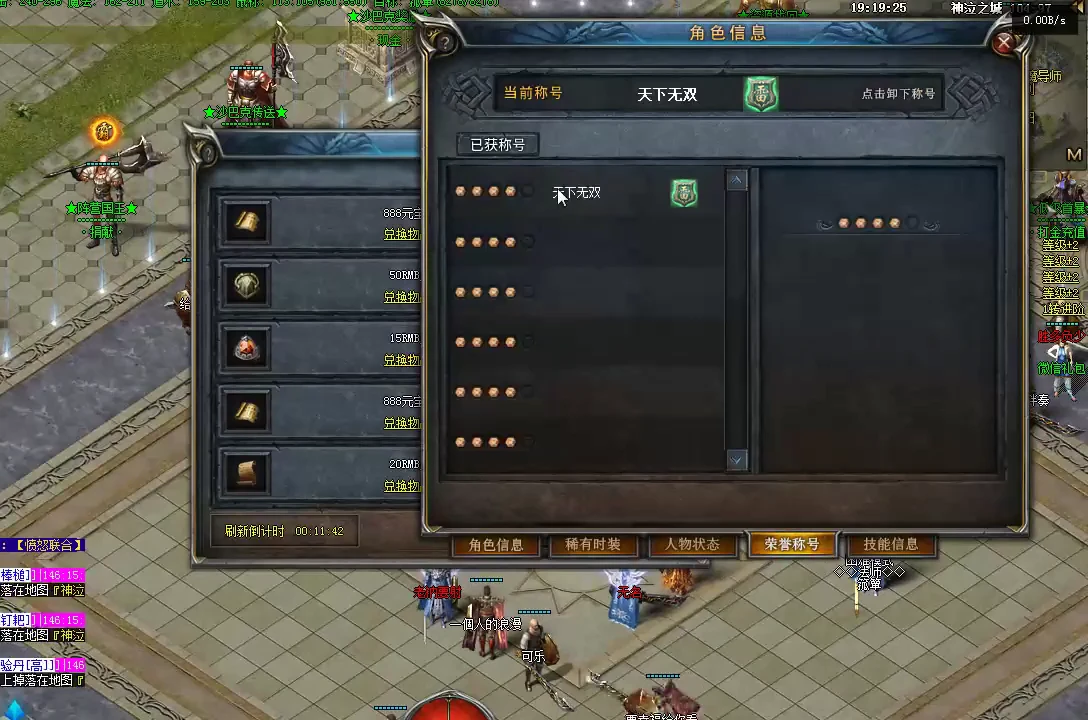1088x720 pixels.
Task: Open the 技能信息 skill info tab
Action: (890, 545)
